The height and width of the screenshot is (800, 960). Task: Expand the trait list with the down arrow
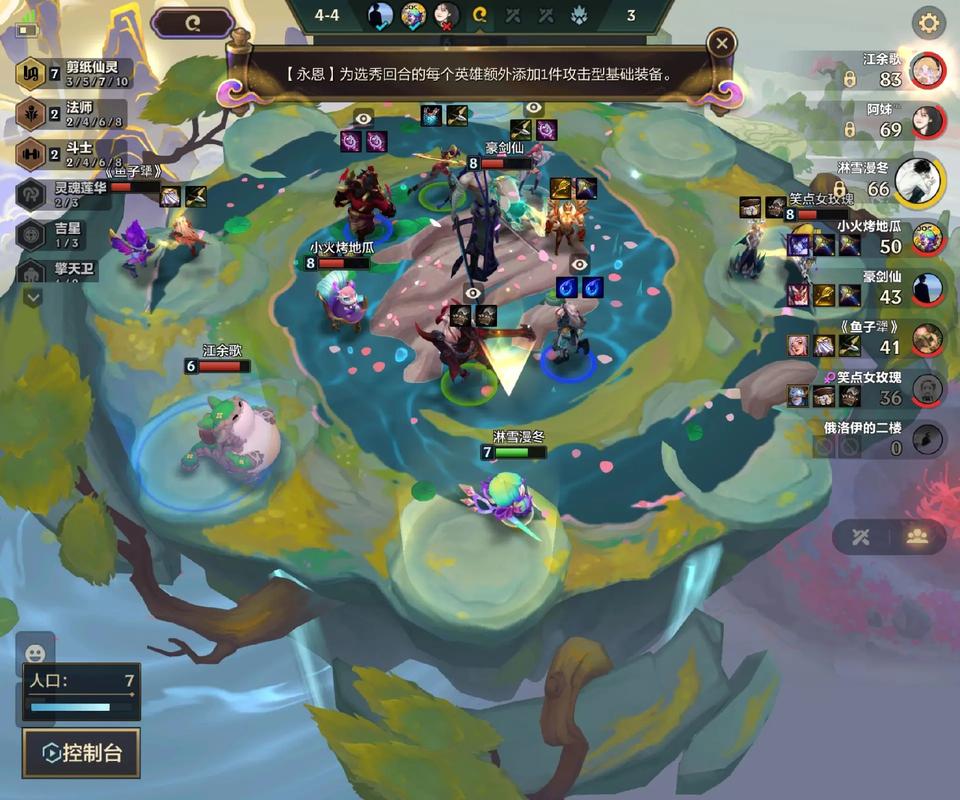pos(33,297)
